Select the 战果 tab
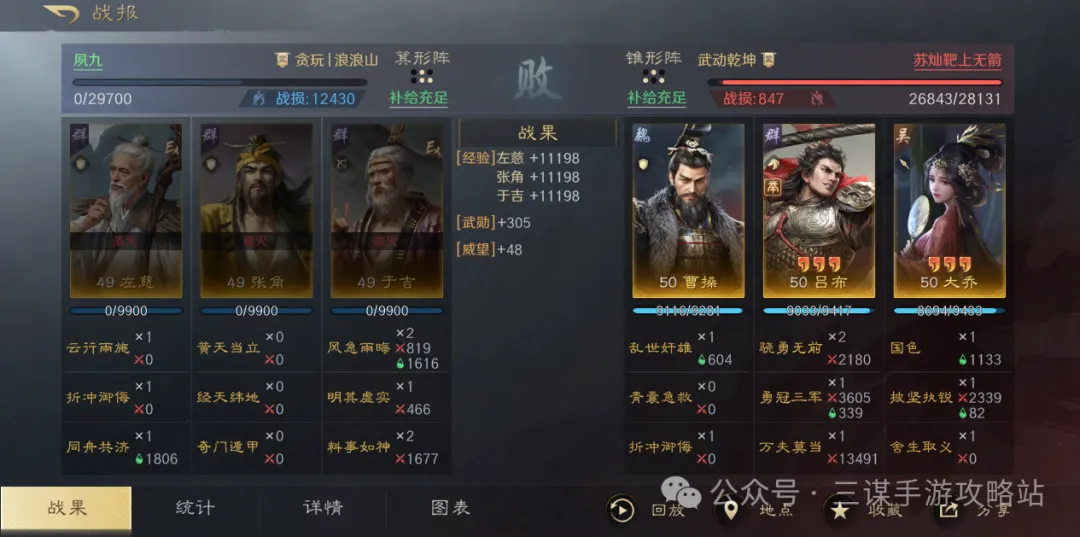The width and height of the screenshot is (1080, 537). click(66, 508)
